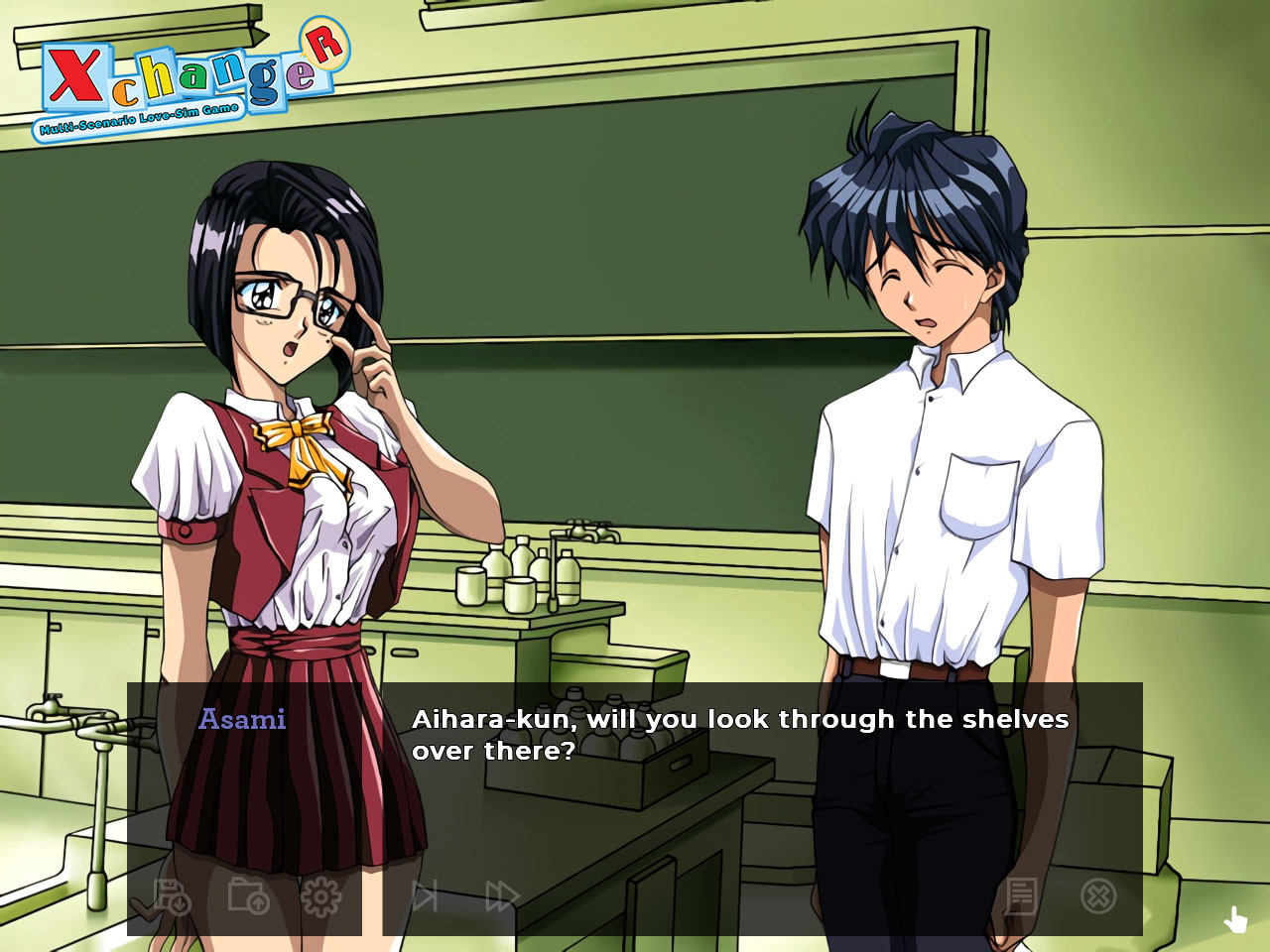
Task: Open the message log page icon
Action: (1020, 896)
